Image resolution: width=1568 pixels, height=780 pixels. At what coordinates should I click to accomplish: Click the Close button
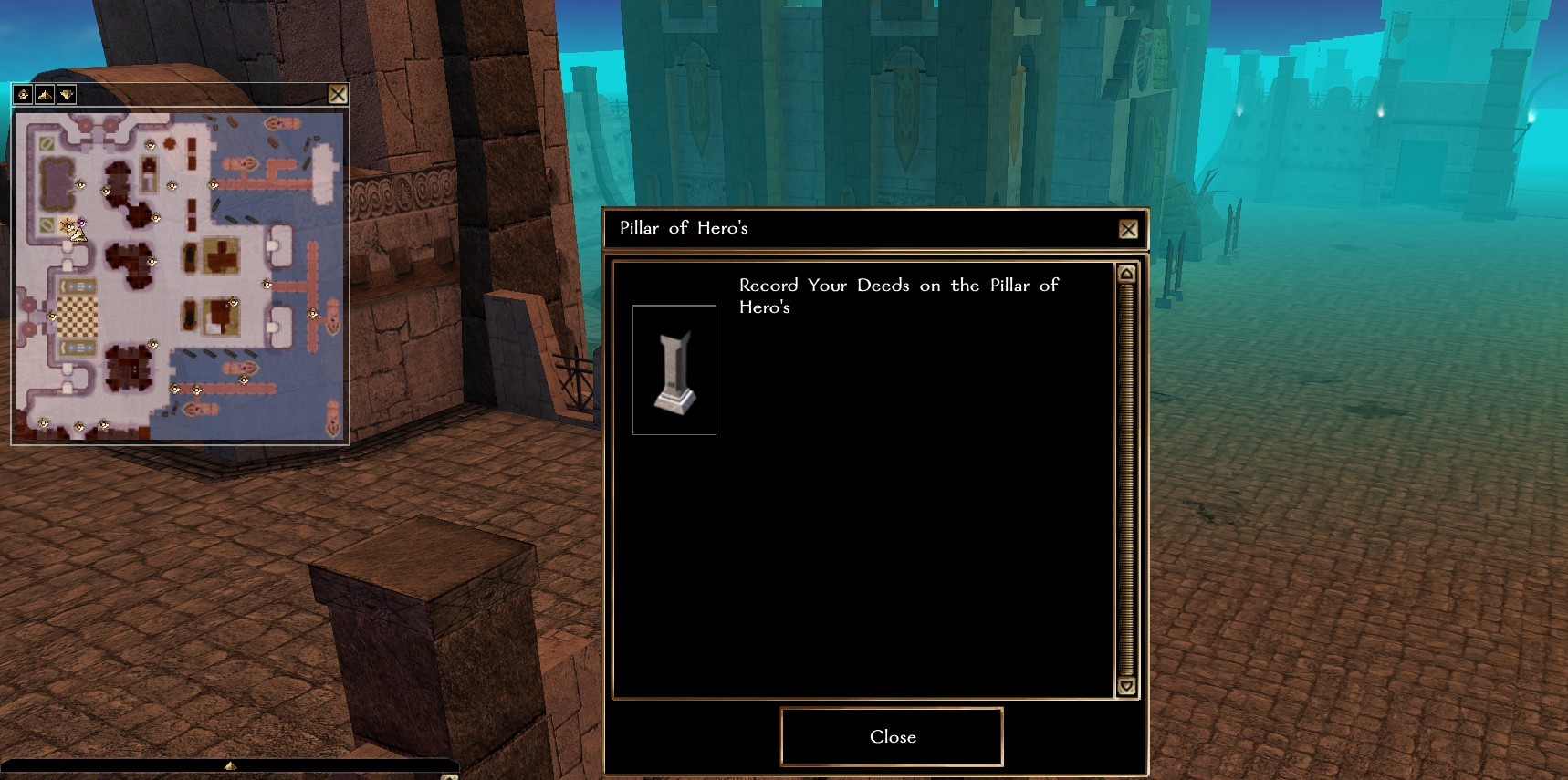892,737
